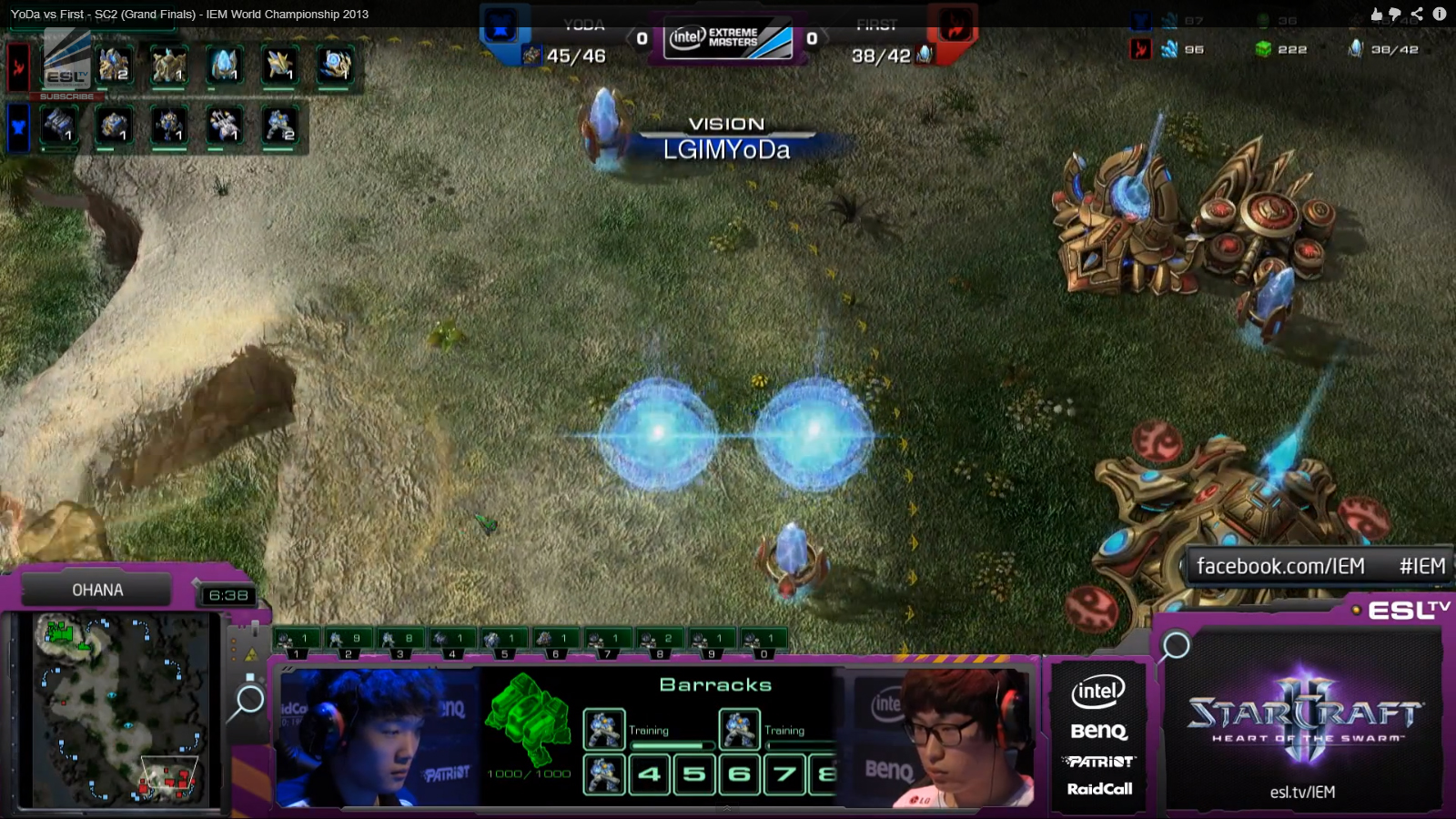Select the empty queue slot numbered 4

tap(649, 774)
